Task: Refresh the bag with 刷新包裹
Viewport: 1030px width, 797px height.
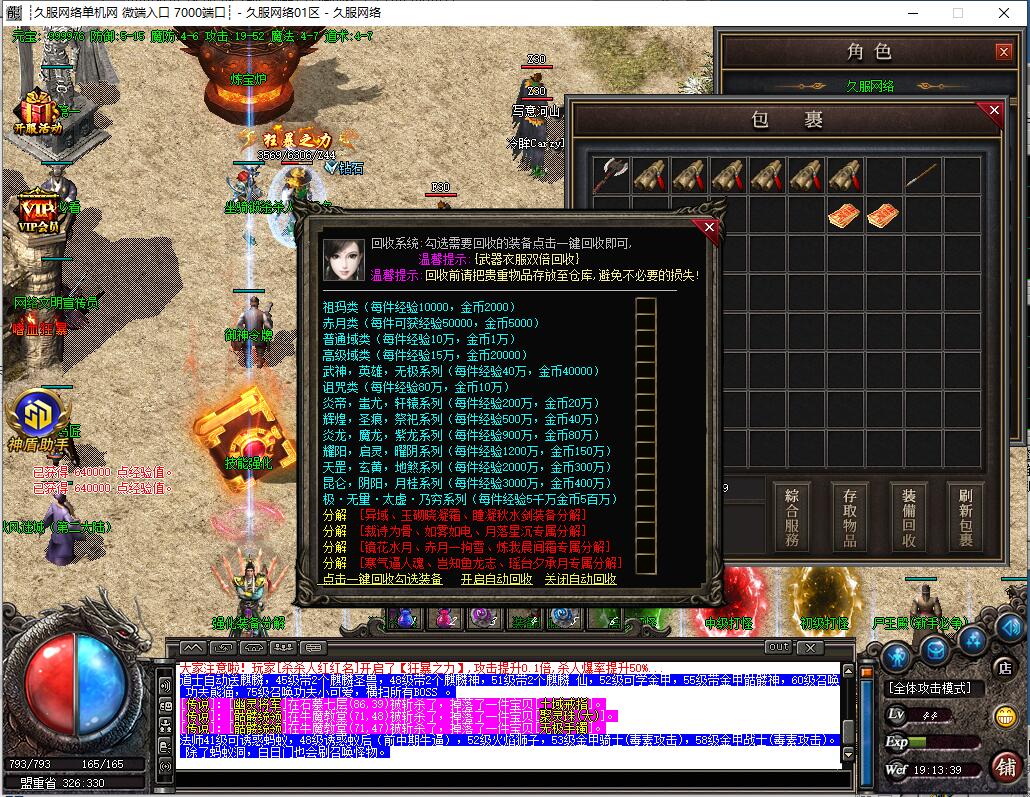Action: 965,517
